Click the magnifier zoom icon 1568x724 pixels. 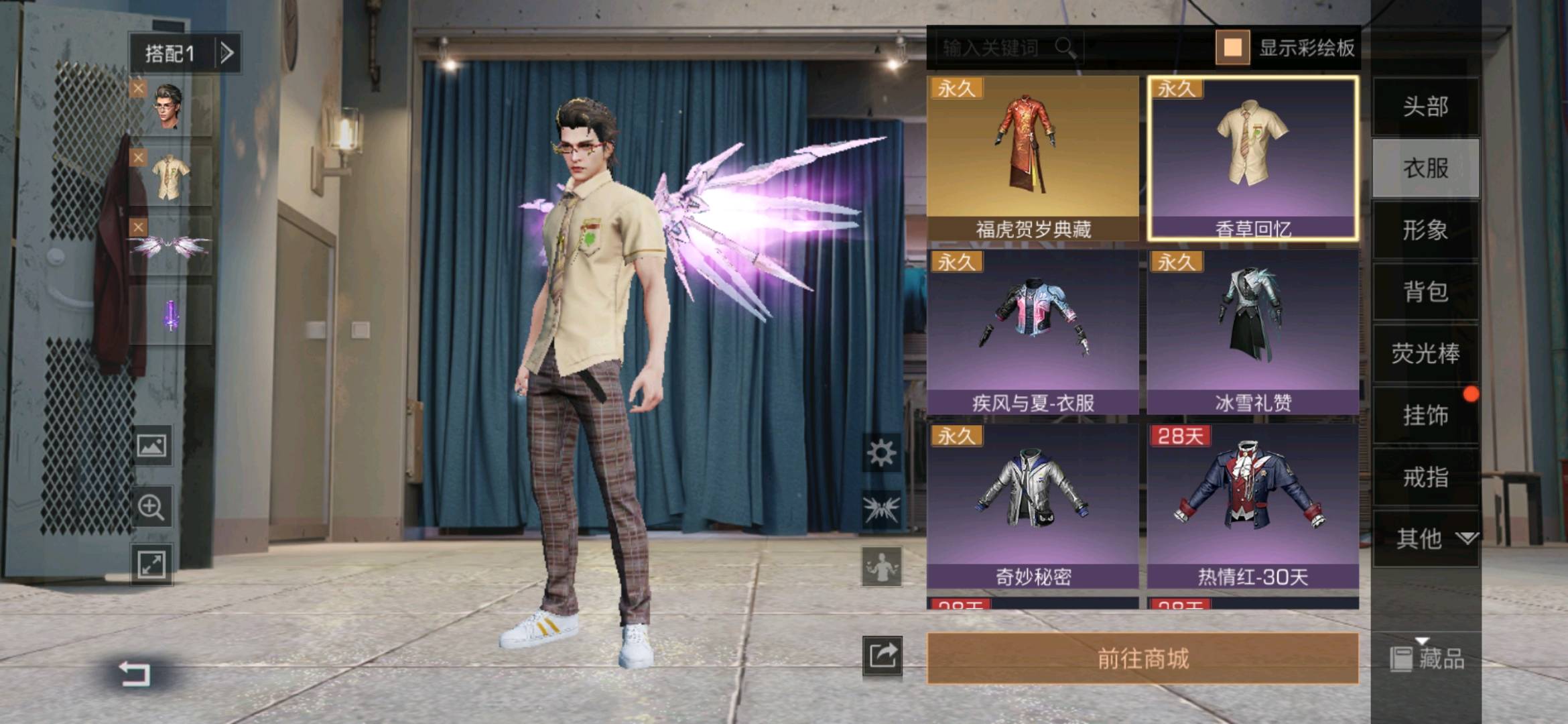coord(151,507)
